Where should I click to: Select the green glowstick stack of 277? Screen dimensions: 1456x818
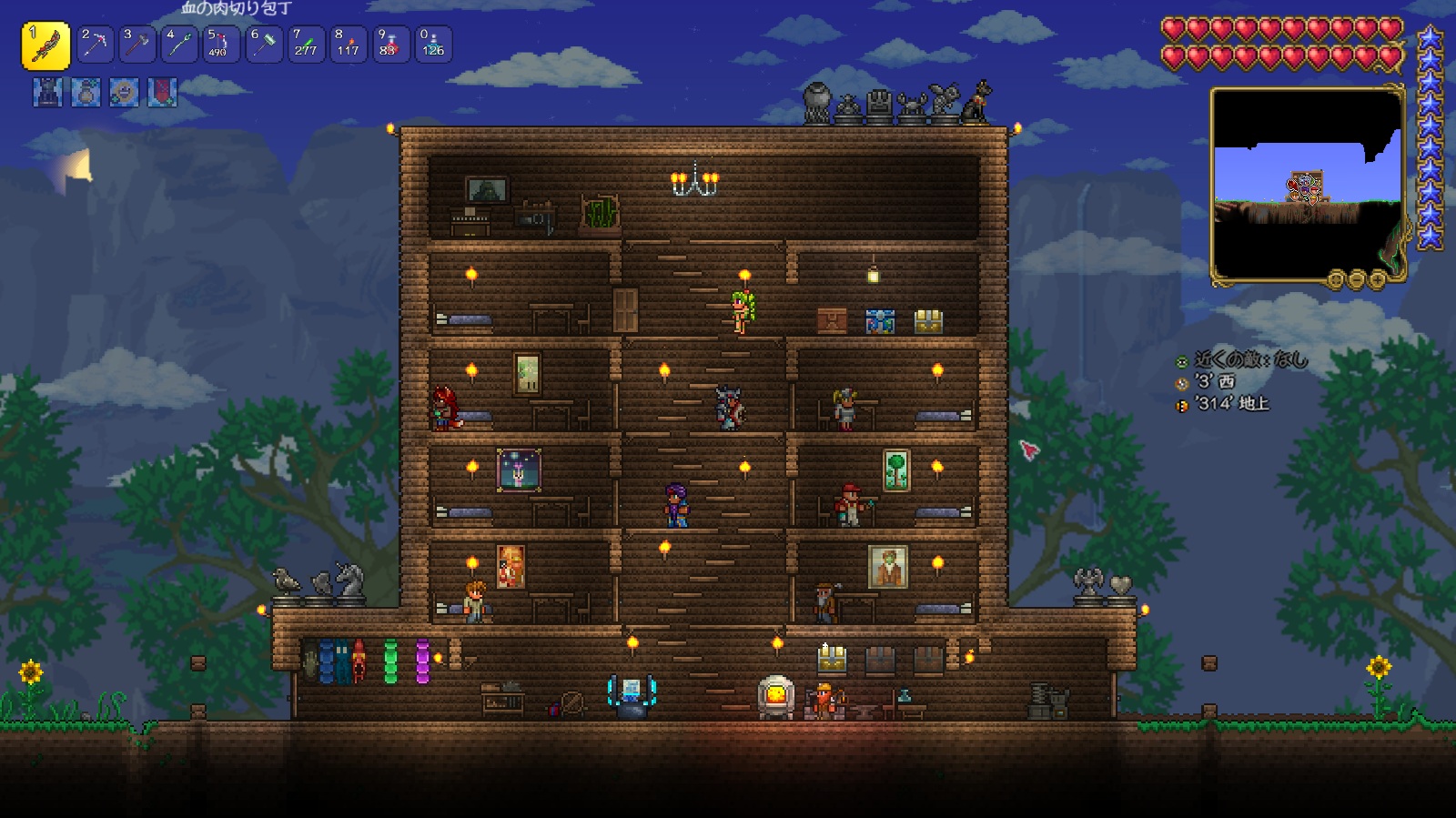click(306, 45)
